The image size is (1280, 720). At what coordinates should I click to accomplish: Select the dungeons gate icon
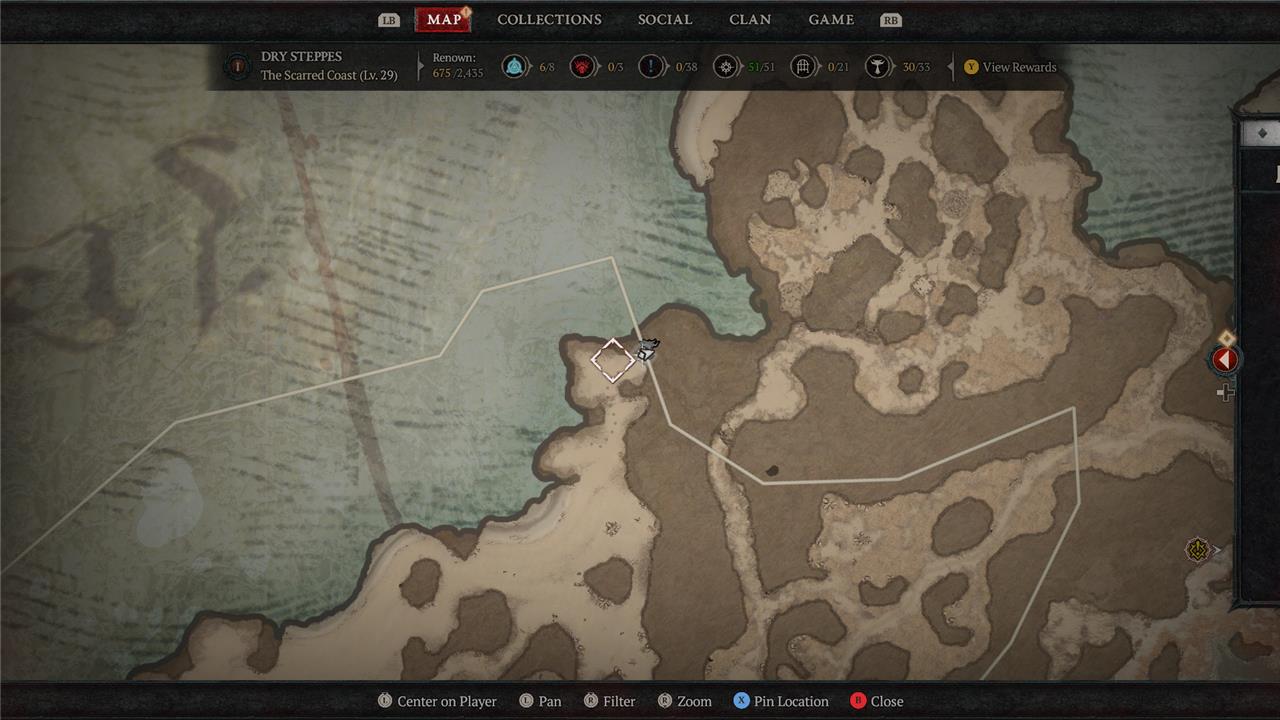803,67
